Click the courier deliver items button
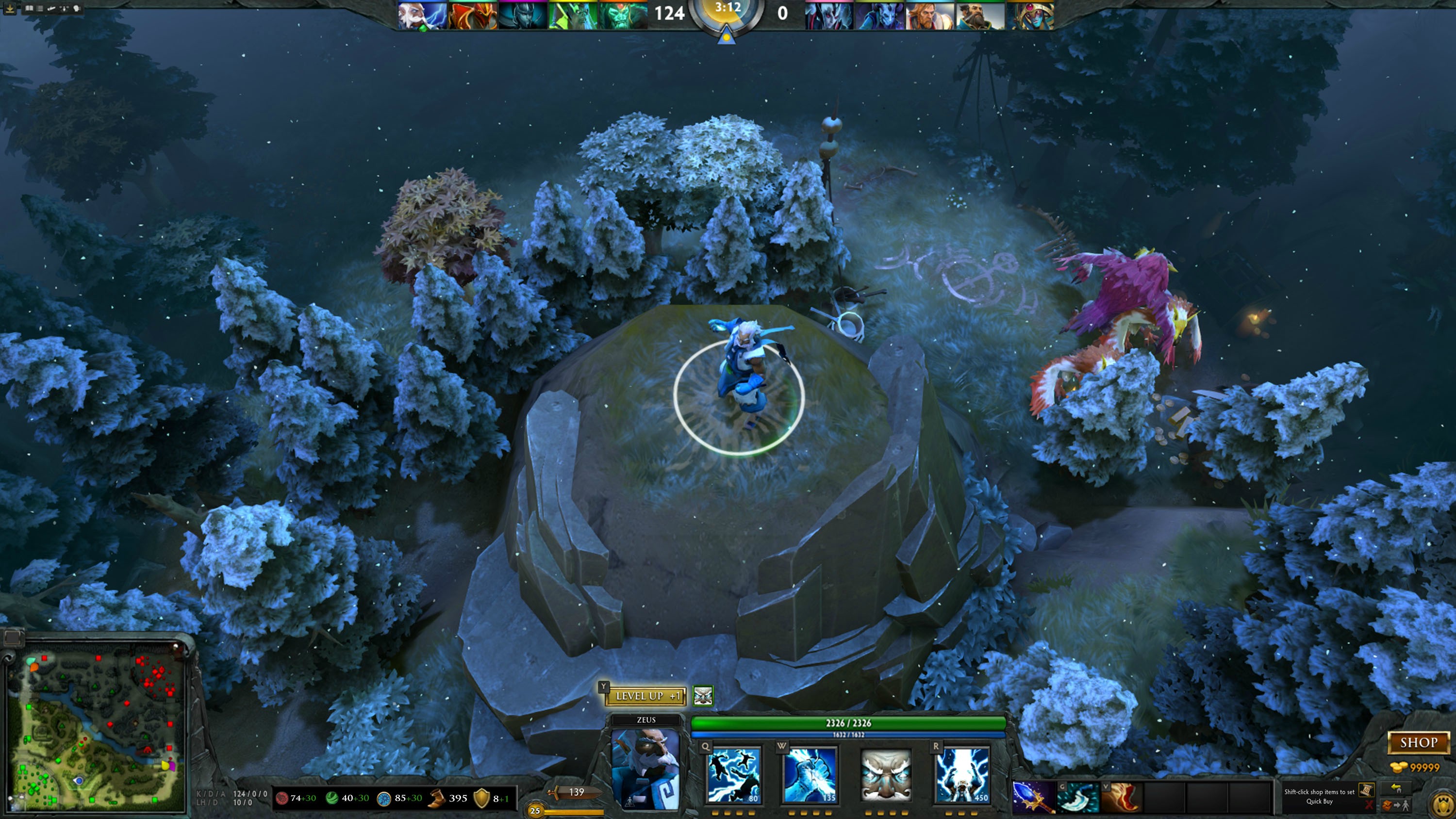Viewport: 1456px width, 819px height. coord(1396,805)
